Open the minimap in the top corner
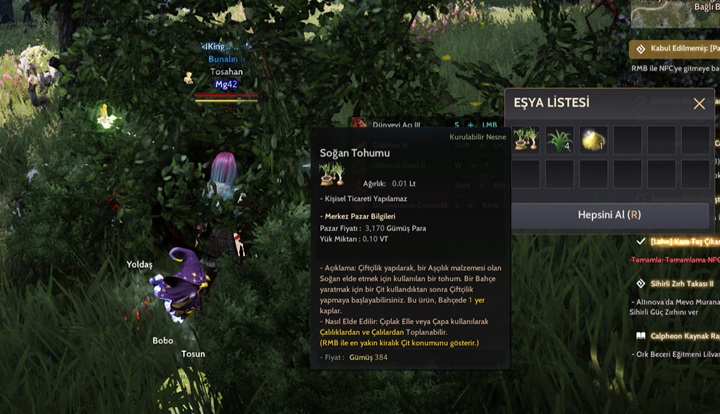Screen dimensions: 720x414 pyautogui.click(x=676, y=12)
